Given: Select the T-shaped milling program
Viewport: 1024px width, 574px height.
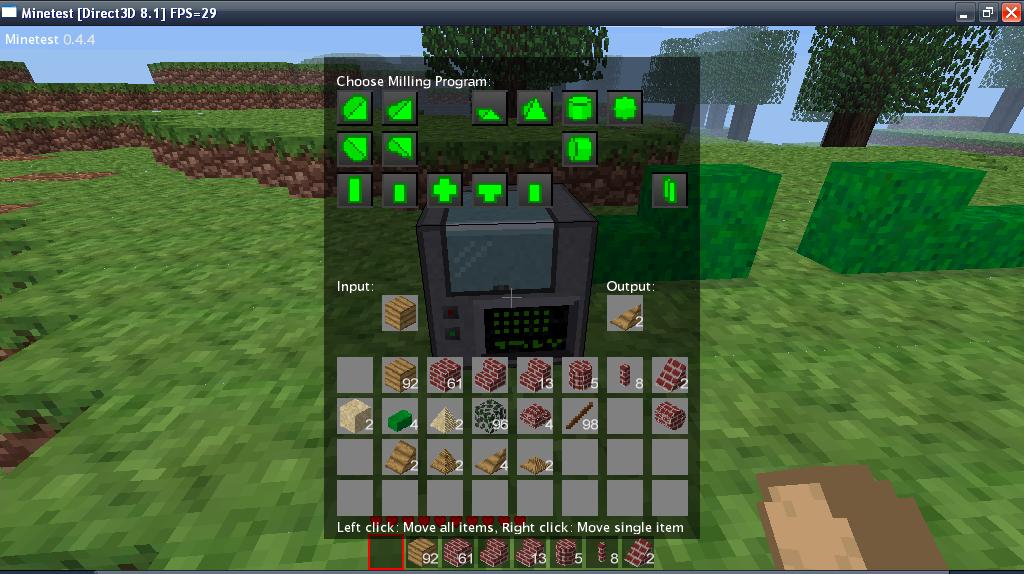Looking at the screenshot, I should click(490, 190).
